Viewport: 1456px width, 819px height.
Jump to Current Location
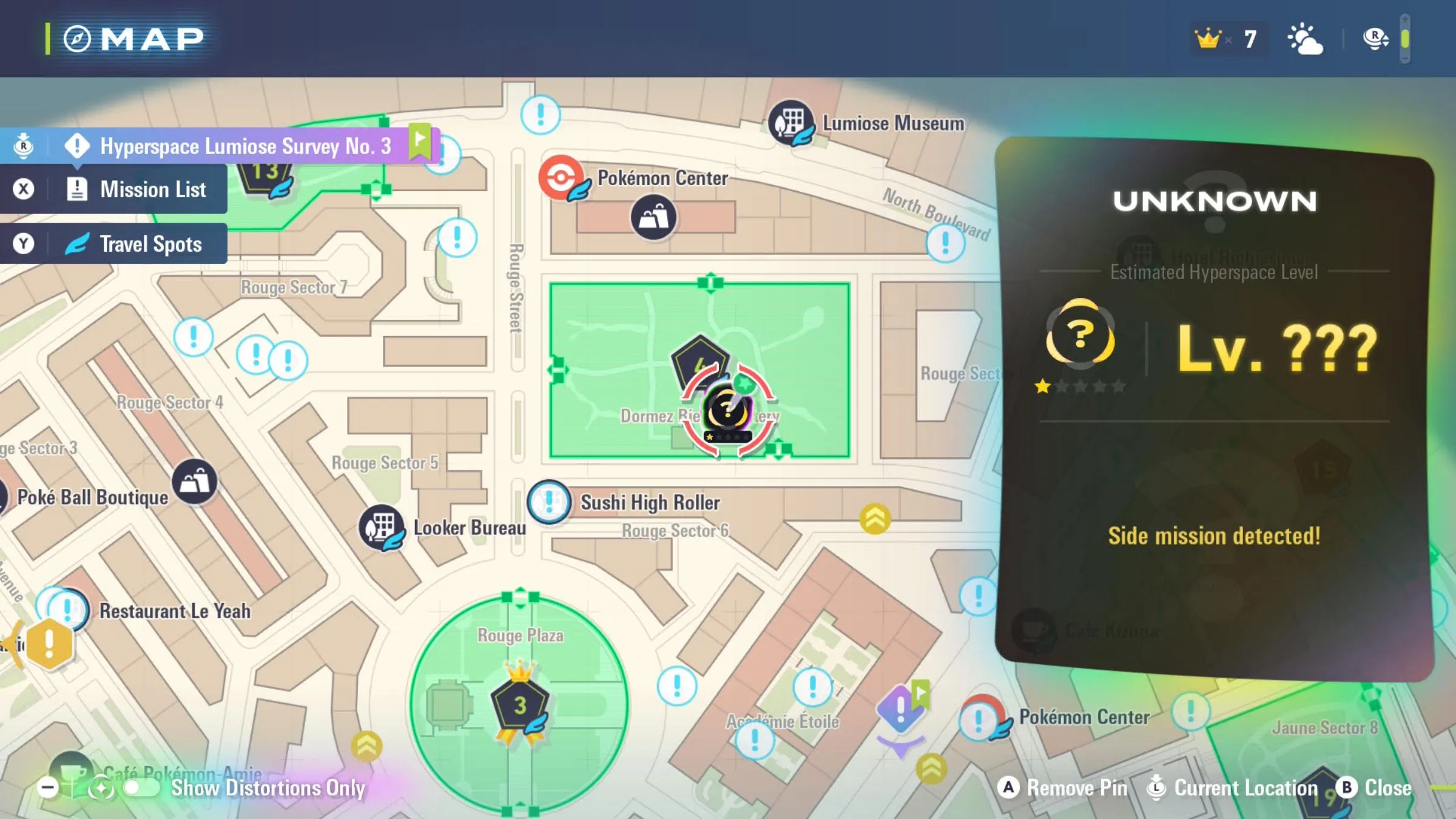click(x=1234, y=788)
